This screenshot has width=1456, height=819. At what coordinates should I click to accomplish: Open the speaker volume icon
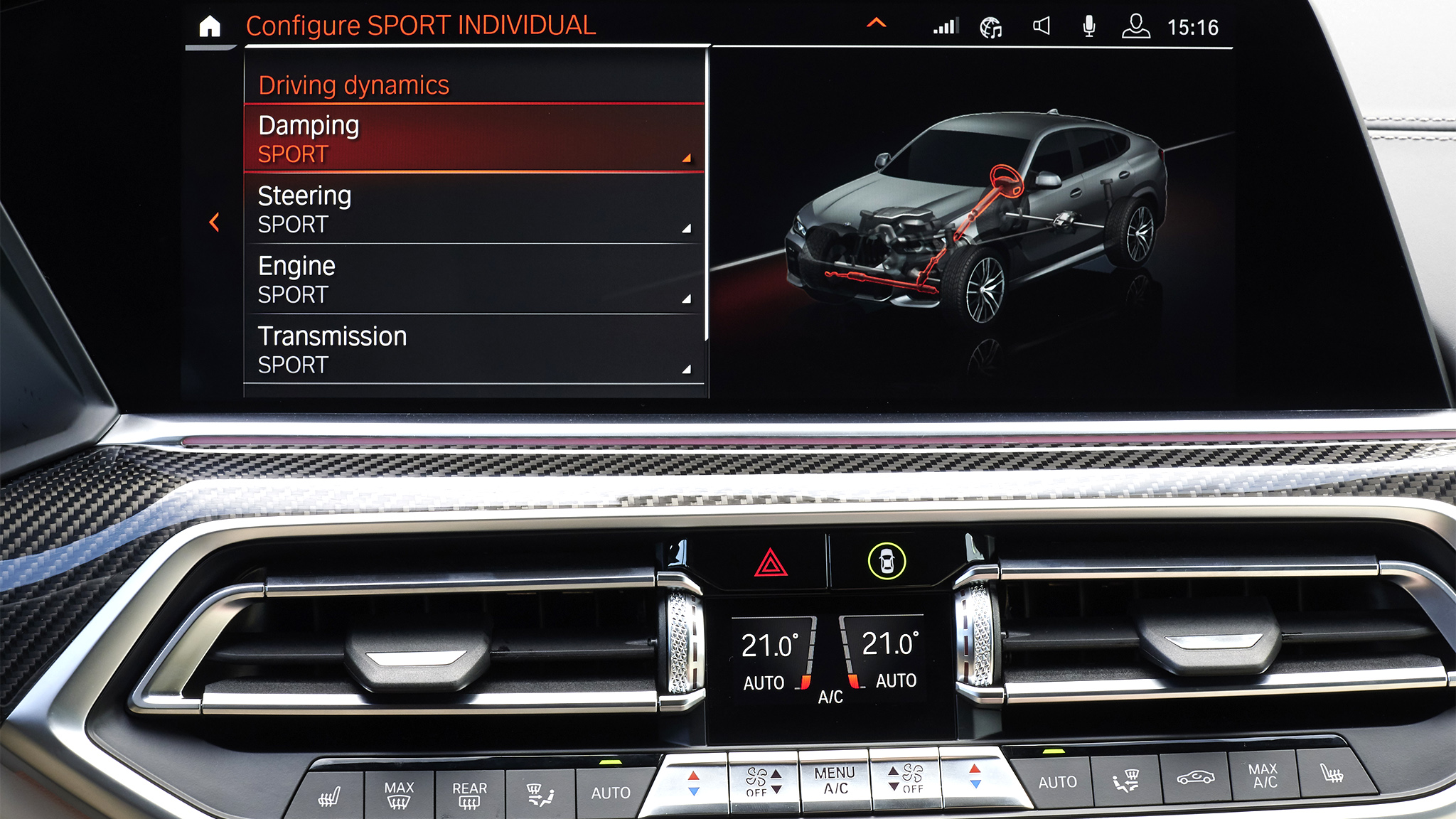tap(1041, 27)
